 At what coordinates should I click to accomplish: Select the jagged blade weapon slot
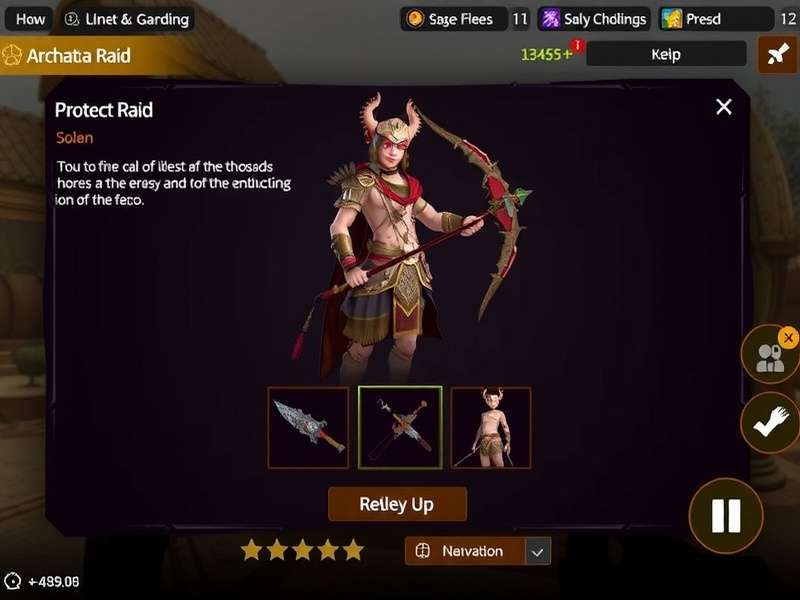(x=308, y=427)
